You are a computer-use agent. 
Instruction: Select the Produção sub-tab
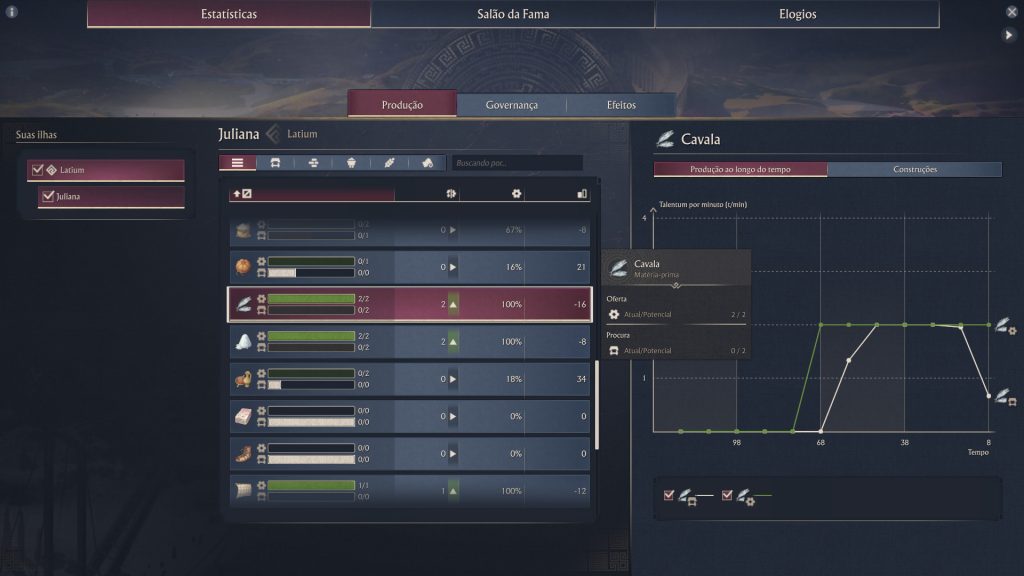click(402, 105)
